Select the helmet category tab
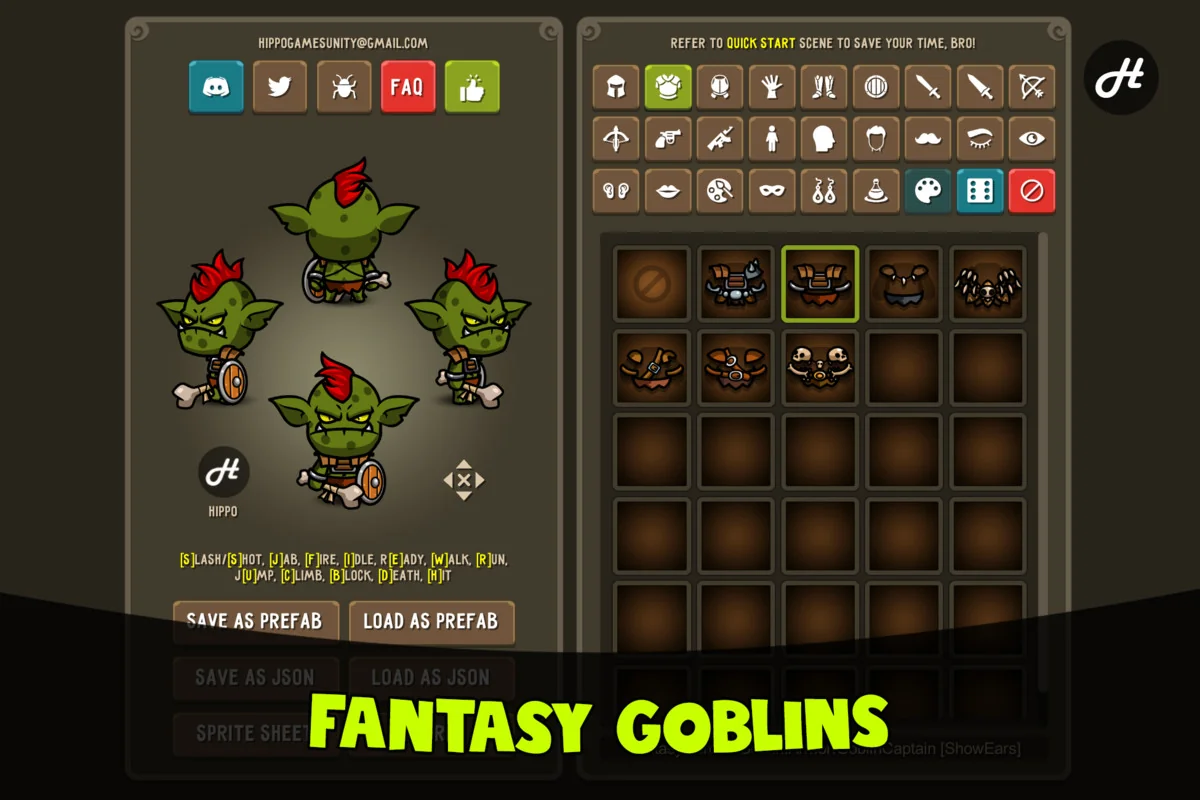Image resolution: width=1200 pixels, height=800 pixels. (x=616, y=87)
